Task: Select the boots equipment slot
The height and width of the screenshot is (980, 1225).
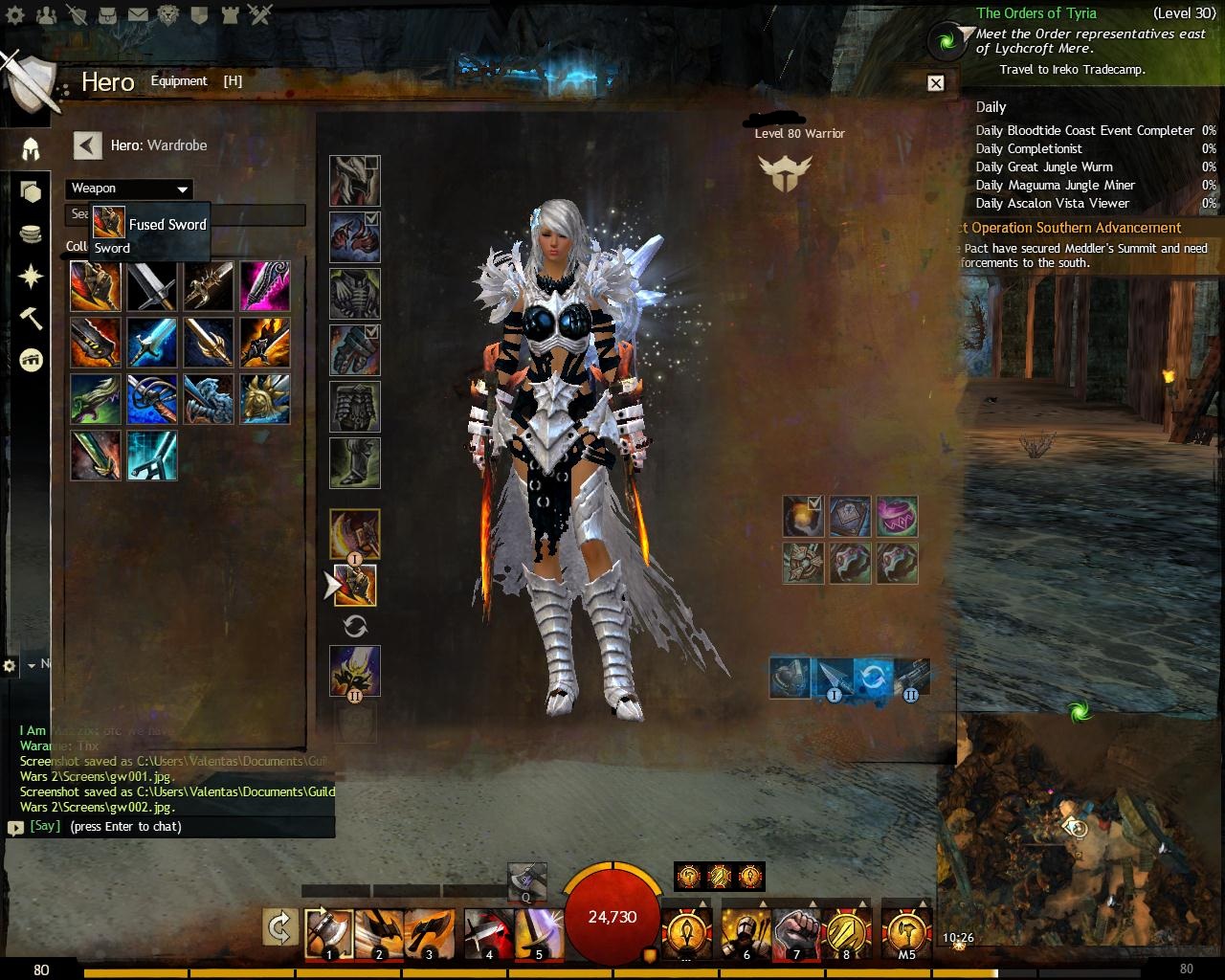Action: click(355, 463)
